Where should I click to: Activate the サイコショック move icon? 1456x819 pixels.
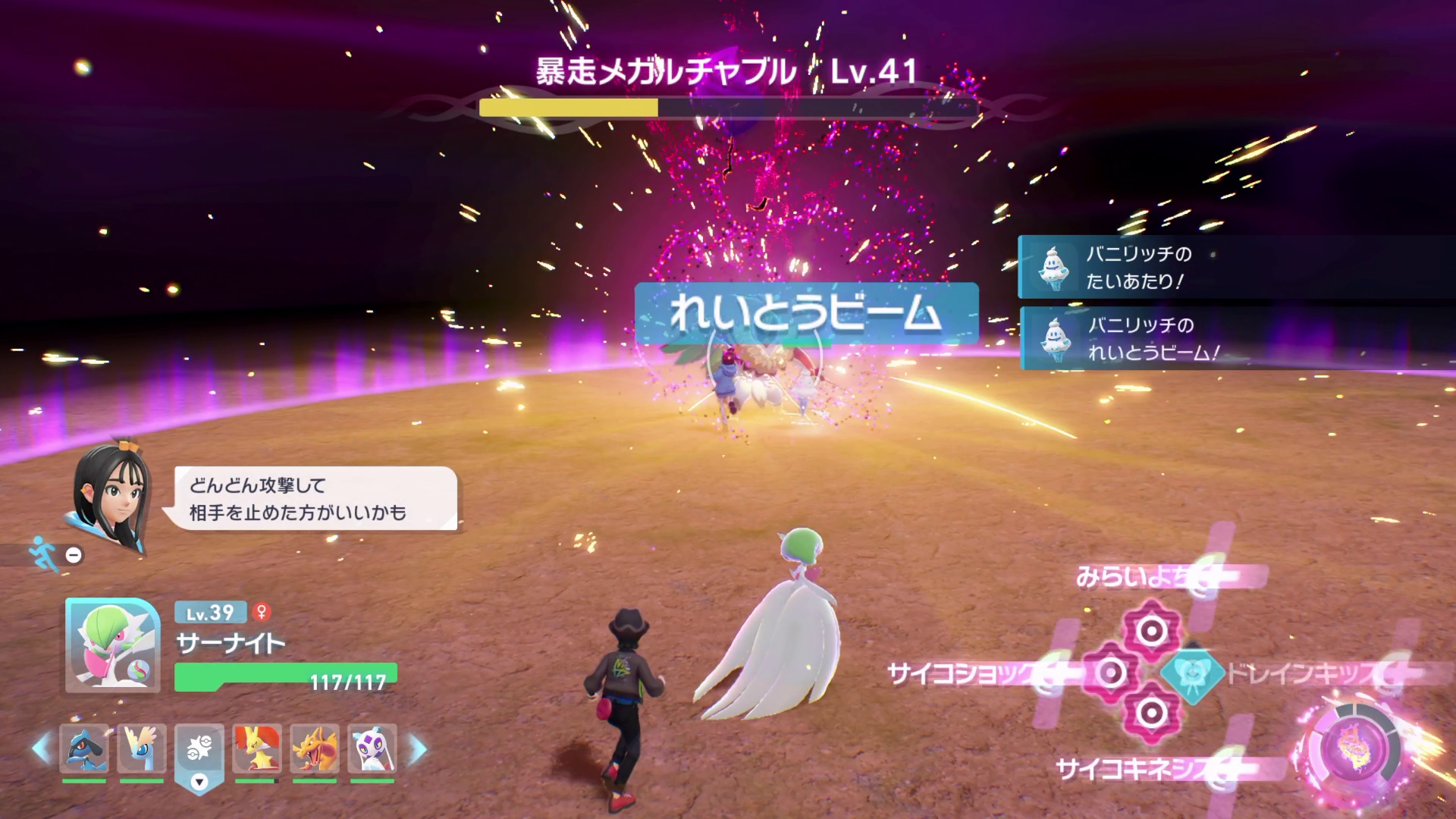[x=1110, y=672]
